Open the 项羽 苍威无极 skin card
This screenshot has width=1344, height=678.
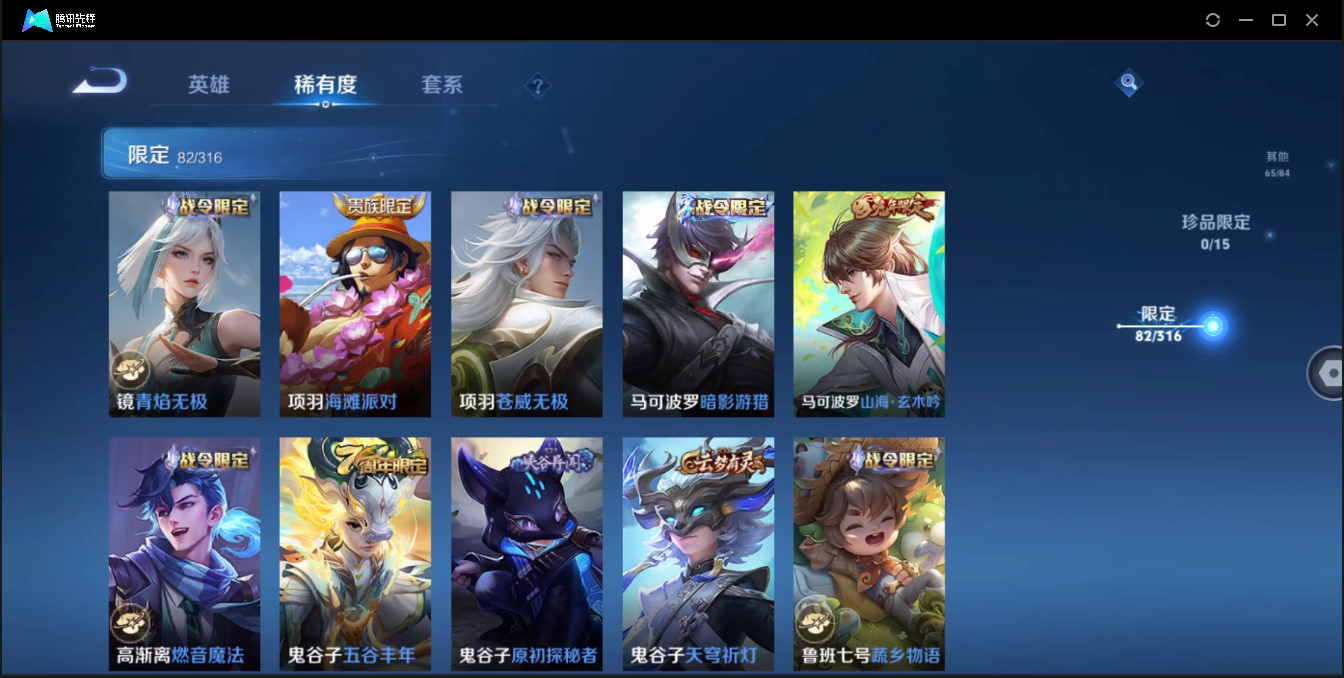click(527, 304)
